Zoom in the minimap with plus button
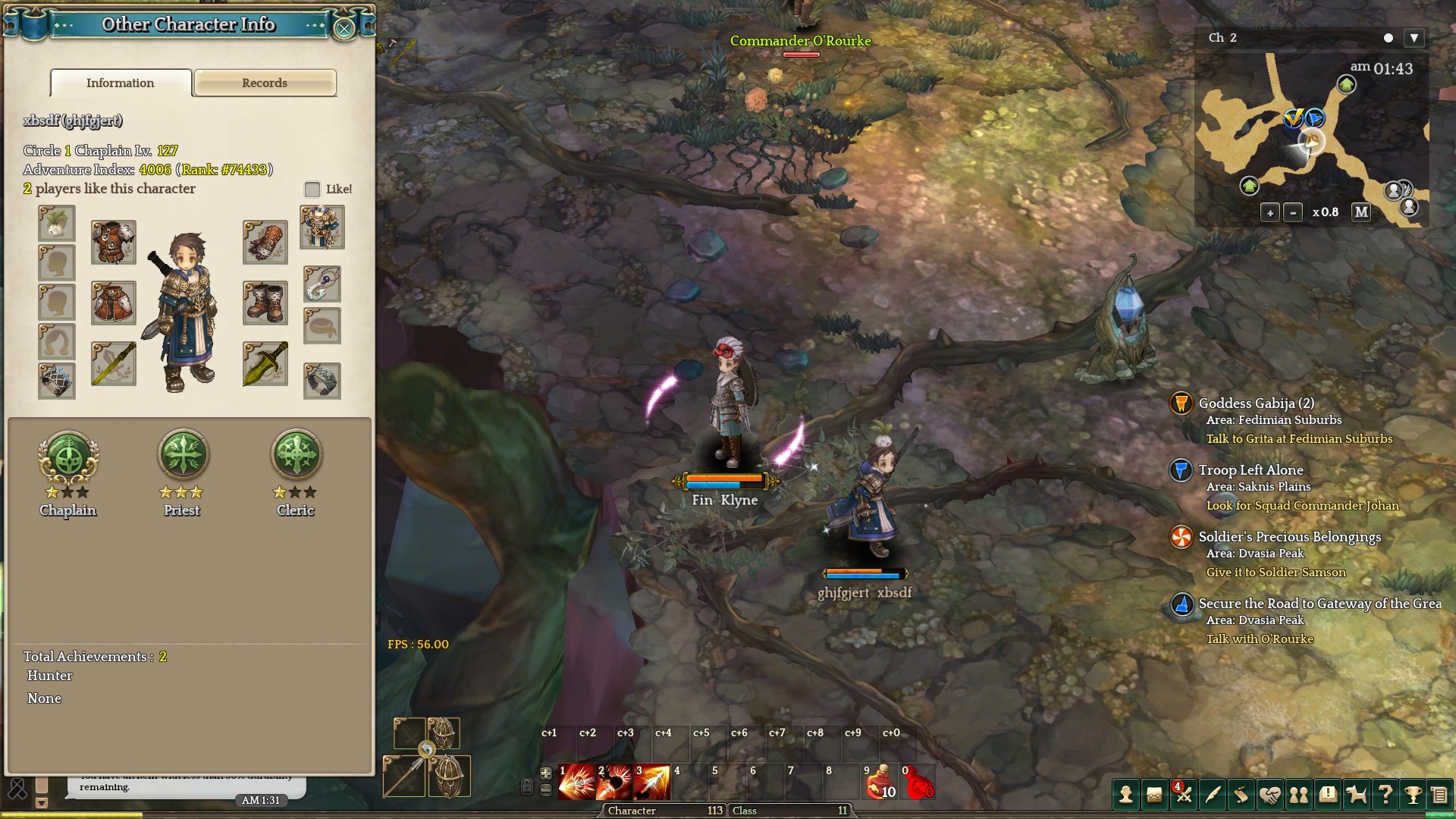 point(1270,213)
